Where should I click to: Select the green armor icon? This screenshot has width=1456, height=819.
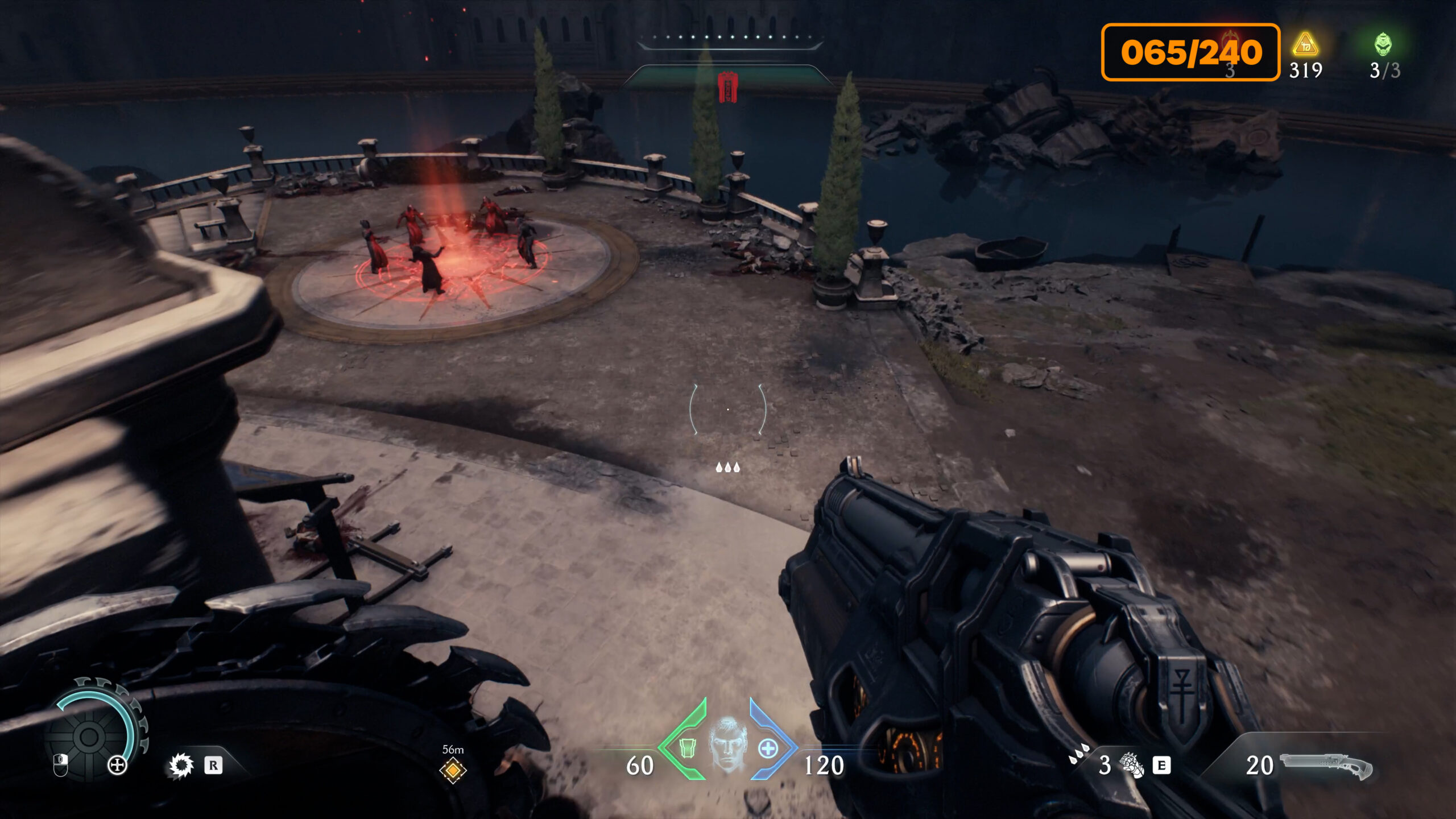(x=688, y=748)
